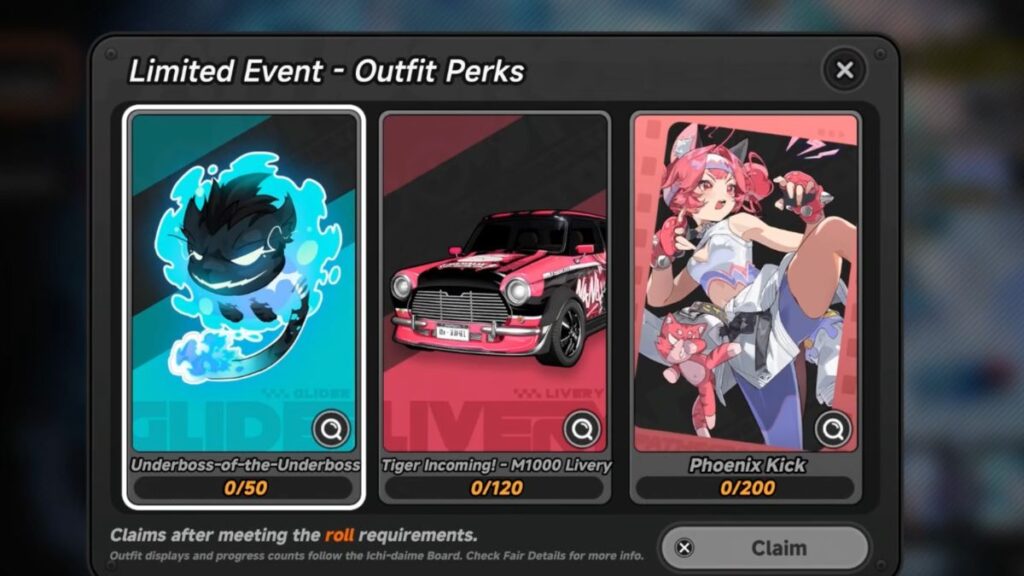Screen dimensions: 1024x576
Task: Select the Tiger Incoming! M1000 Livery card
Action: pos(495,290)
